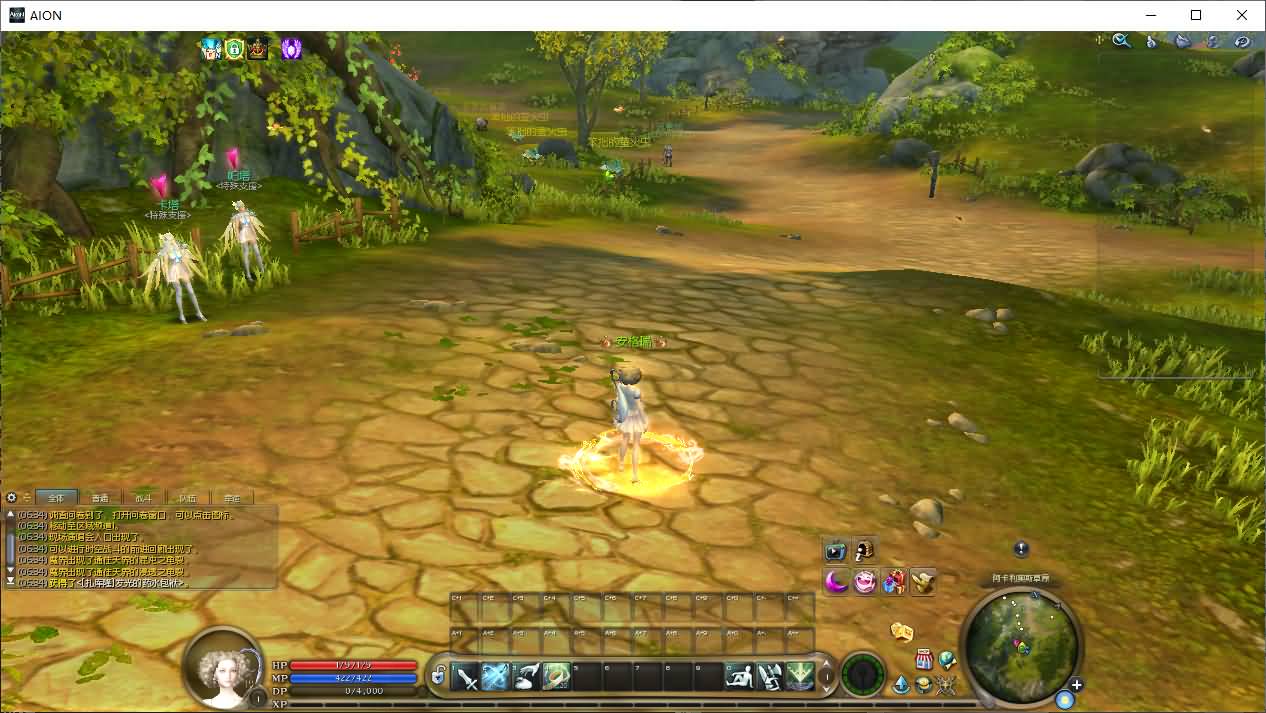Zoom in with the minimap plus button
Image resolution: width=1266 pixels, height=713 pixels.
[x=1076, y=686]
